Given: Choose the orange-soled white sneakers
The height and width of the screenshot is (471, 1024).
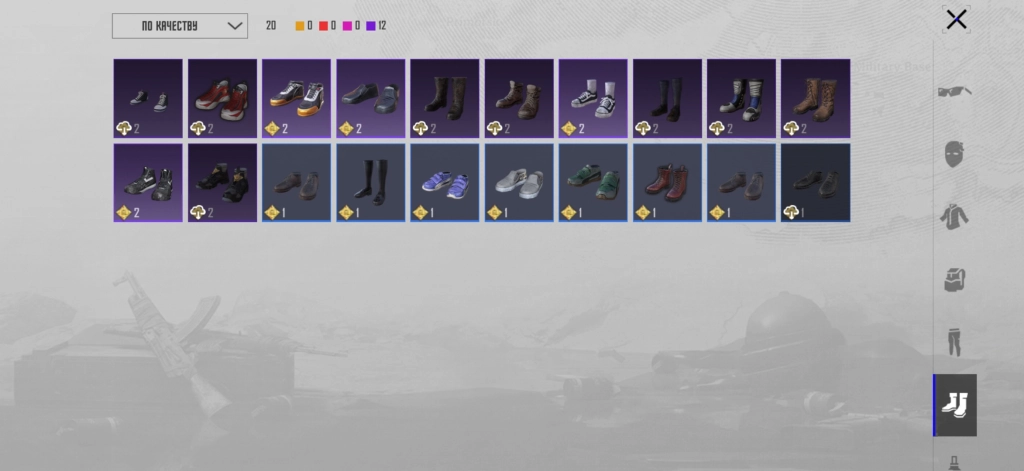Looking at the screenshot, I should click(x=296, y=98).
